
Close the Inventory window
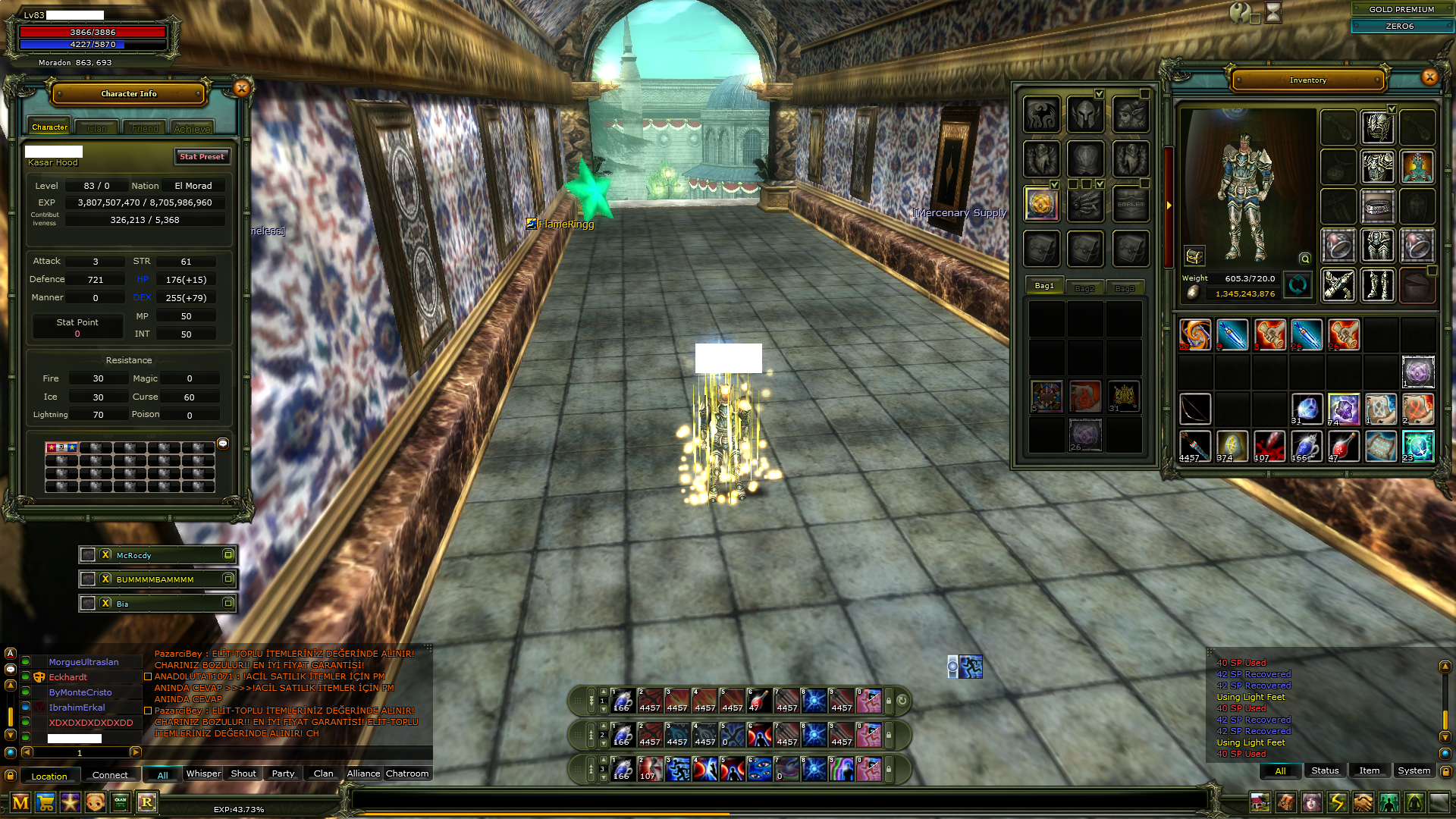(1429, 77)
